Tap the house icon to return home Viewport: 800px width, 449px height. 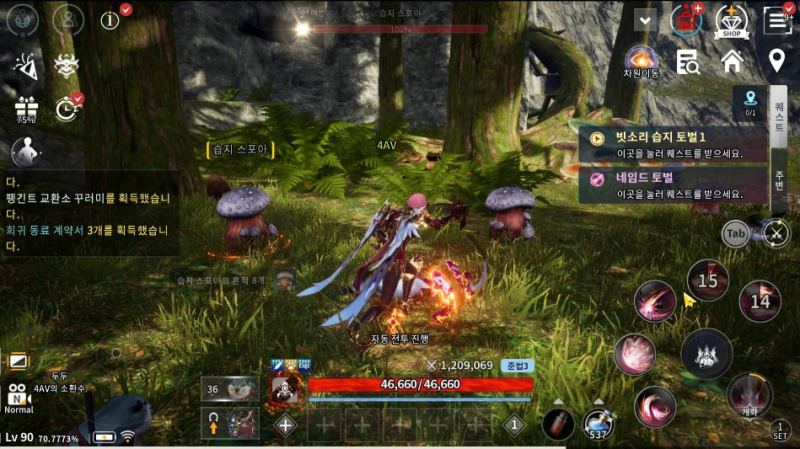point(732,61)
